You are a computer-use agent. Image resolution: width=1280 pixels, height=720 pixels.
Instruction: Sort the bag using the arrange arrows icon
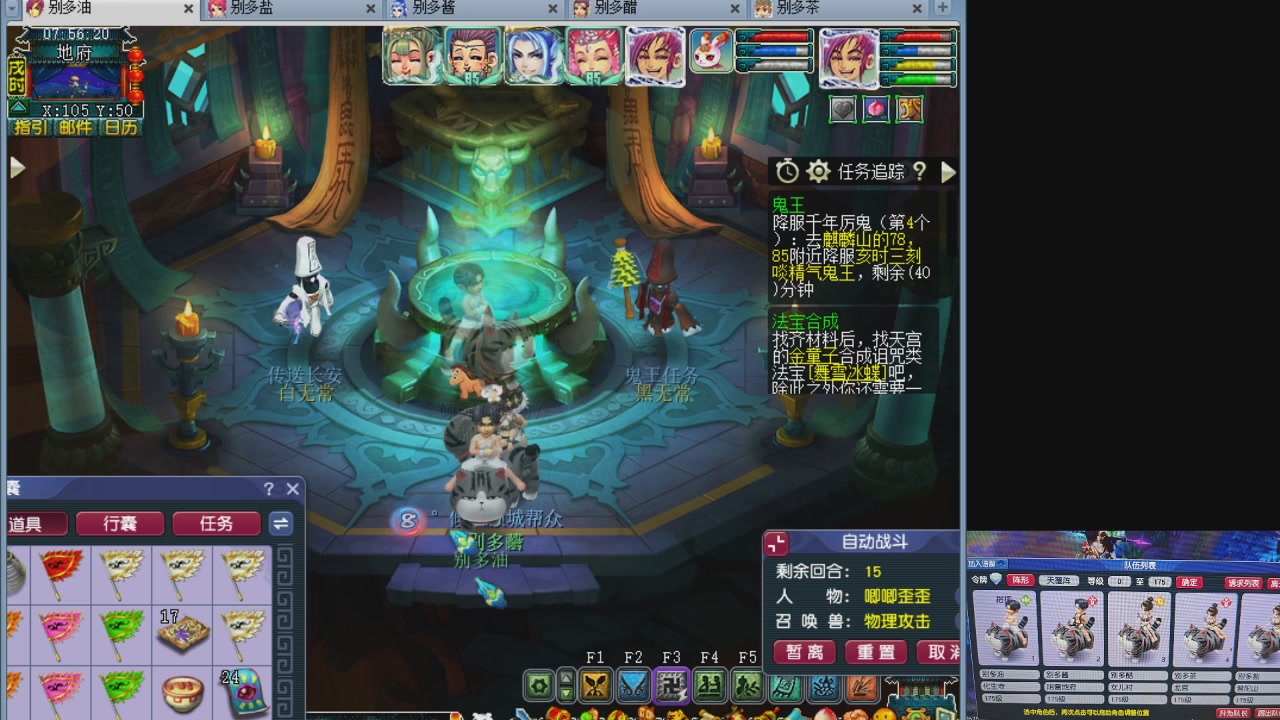[x=280, y=524]
